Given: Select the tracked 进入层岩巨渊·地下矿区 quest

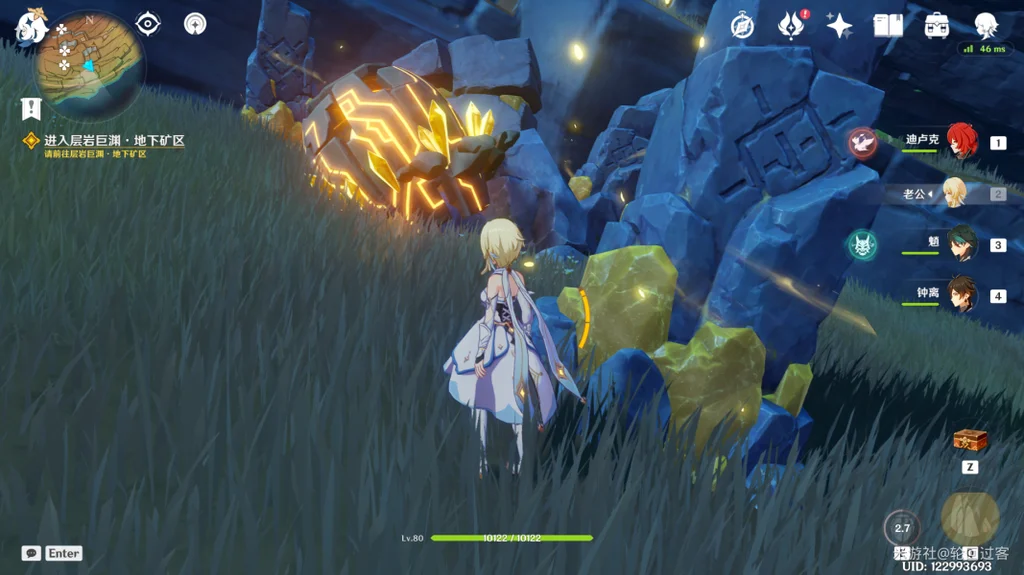Looking at the screenshot, I should click(113, 141).
